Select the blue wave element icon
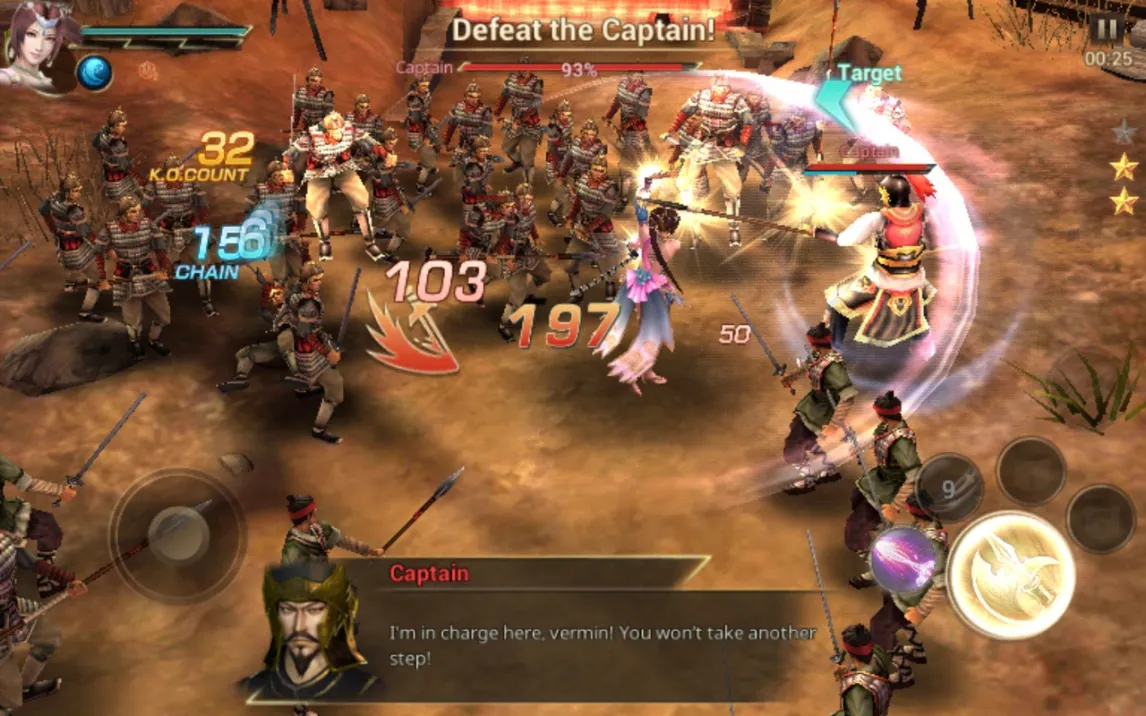The width and height of the screenshot is (1146, 716). tap(95, 73)
